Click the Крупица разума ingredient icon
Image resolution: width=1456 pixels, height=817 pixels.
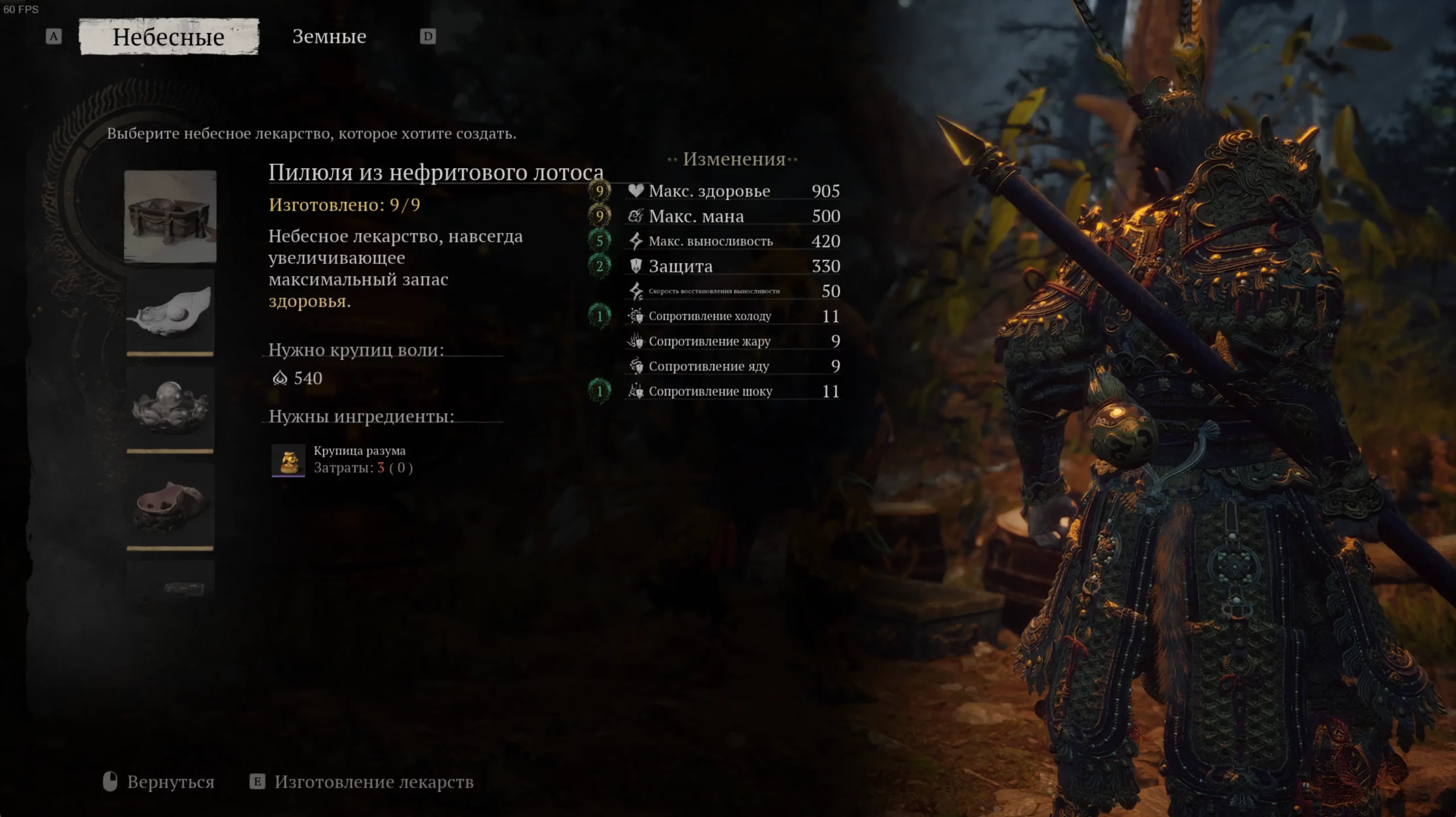point(288,459)
